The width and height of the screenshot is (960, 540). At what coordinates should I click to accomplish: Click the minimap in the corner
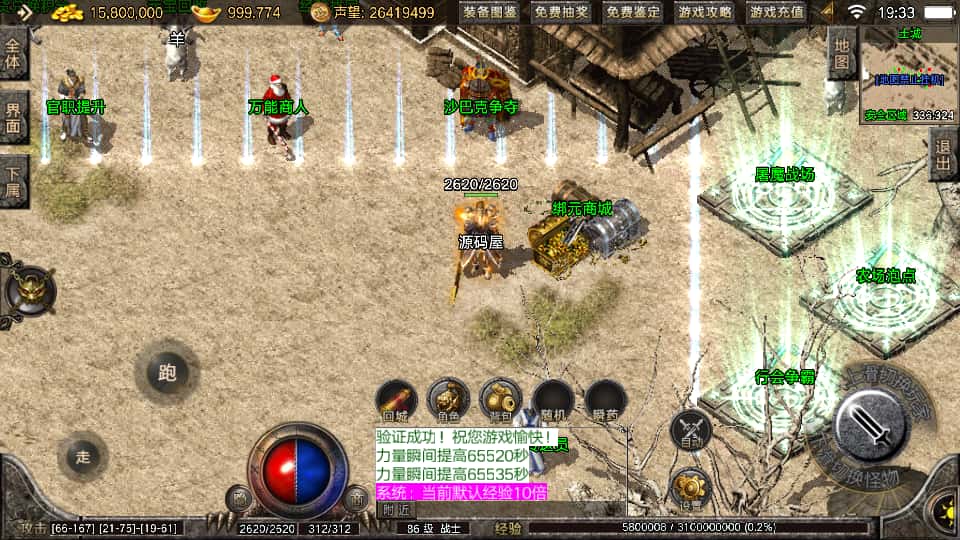click(x=909, y=74)
